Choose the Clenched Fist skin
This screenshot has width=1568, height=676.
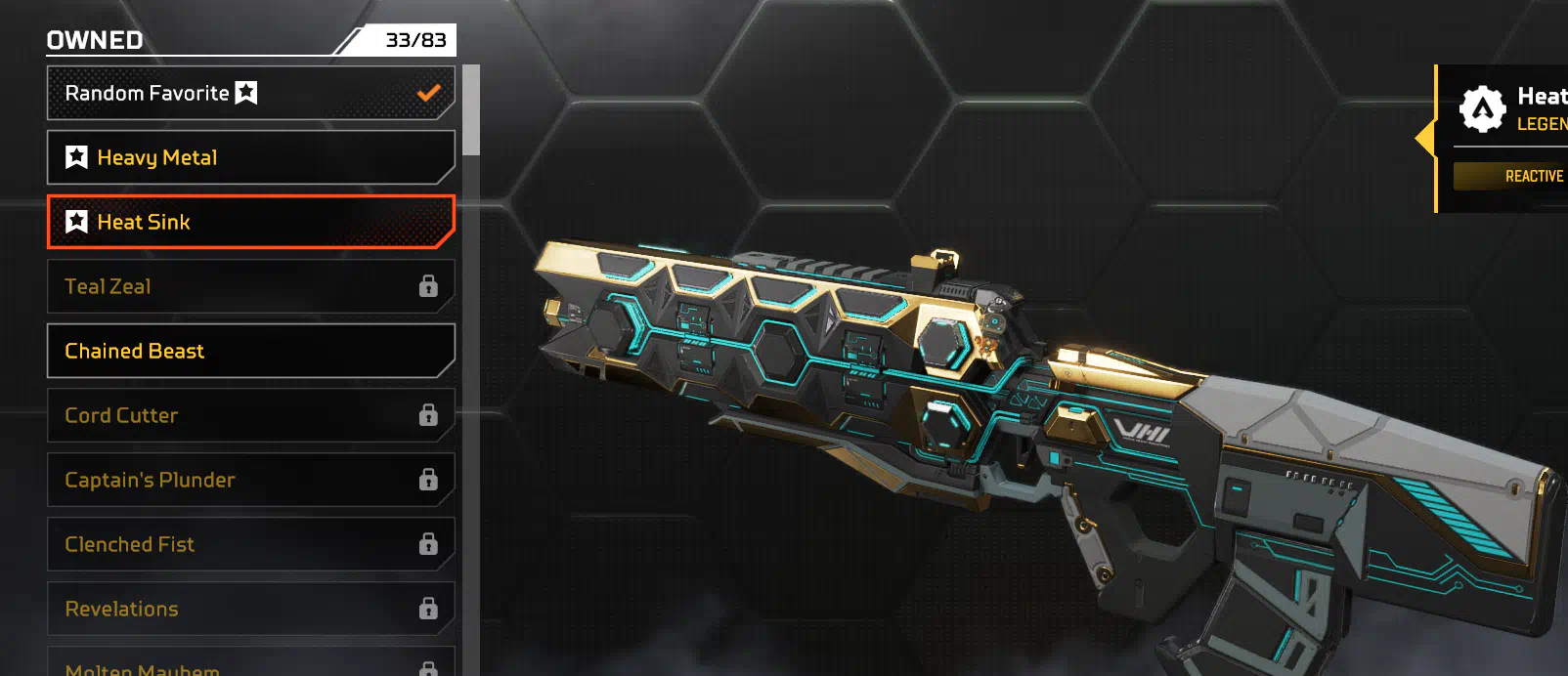250,544
